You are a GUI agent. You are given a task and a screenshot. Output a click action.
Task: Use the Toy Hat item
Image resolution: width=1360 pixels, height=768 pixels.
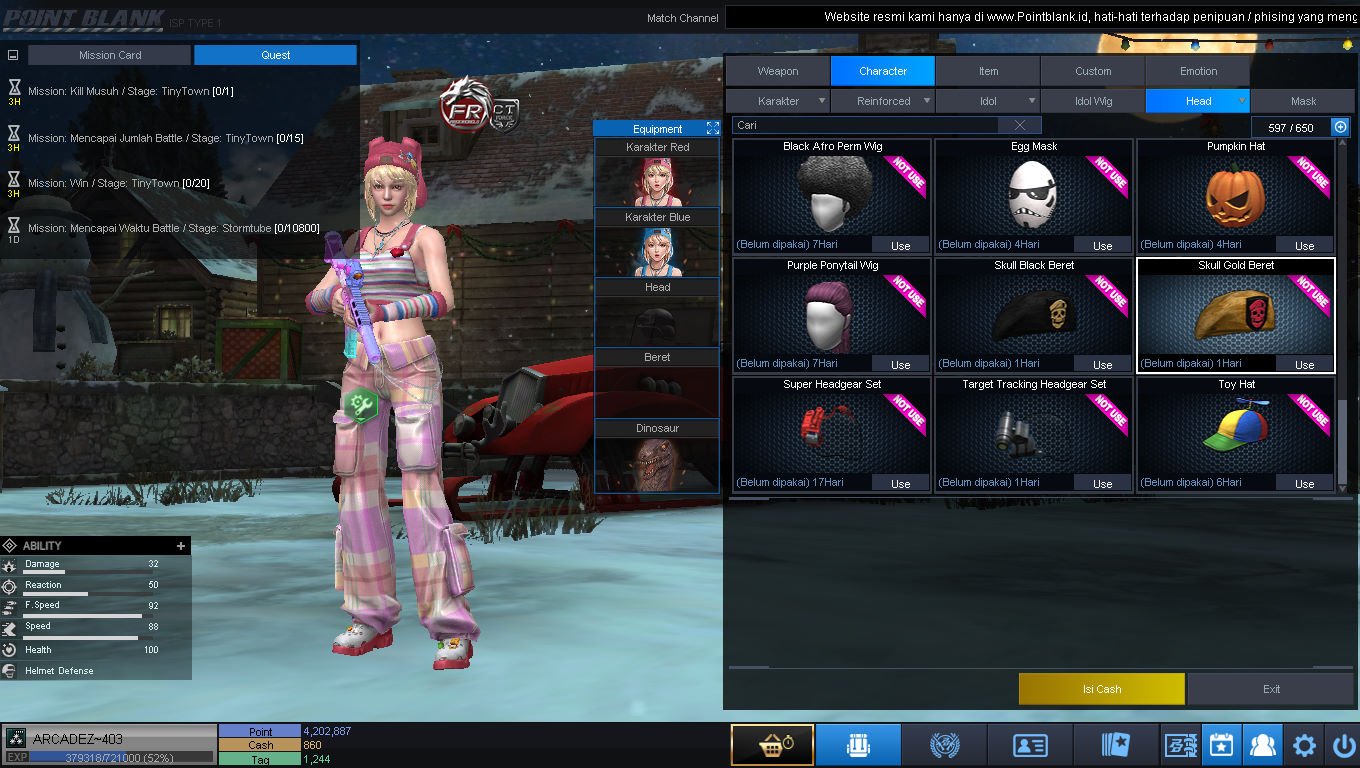(x=1304, y=483)
